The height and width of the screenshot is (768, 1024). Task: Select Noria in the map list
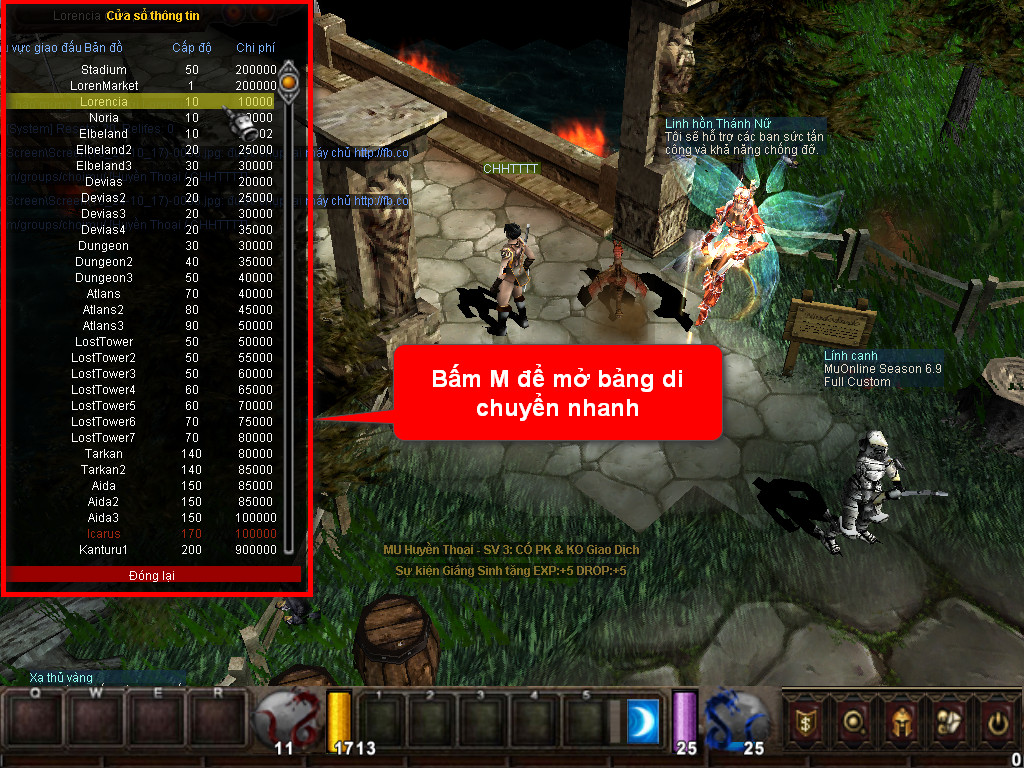[x=104, y=118]
